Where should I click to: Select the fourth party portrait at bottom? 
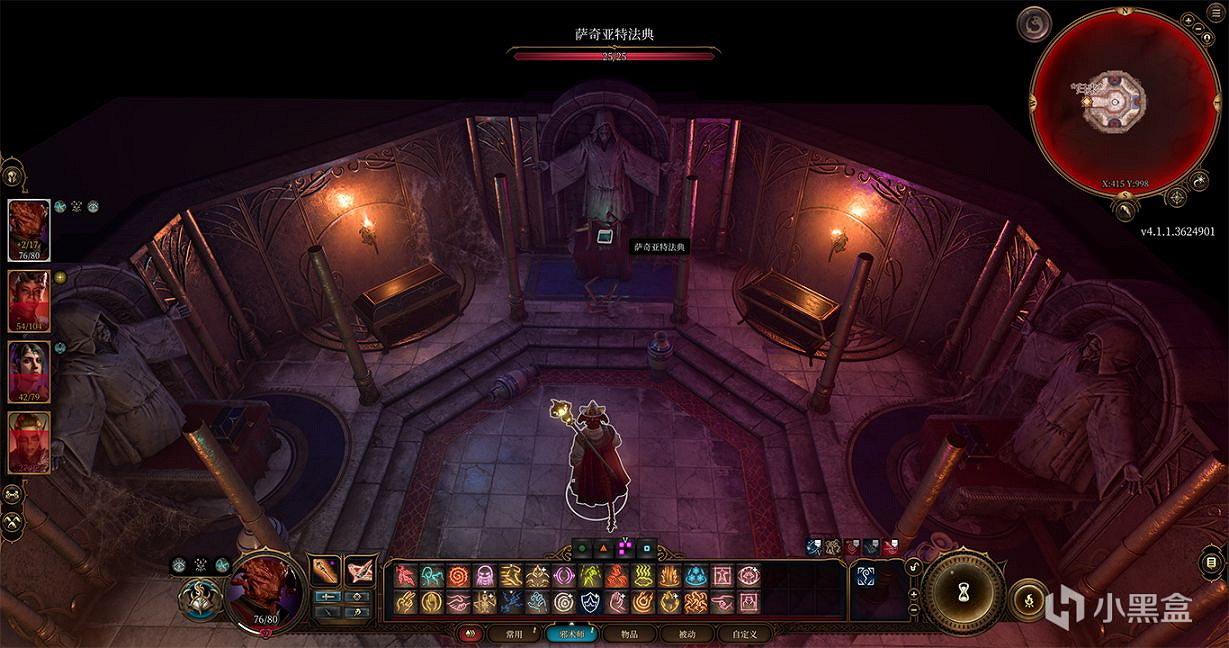pos(29,441)
